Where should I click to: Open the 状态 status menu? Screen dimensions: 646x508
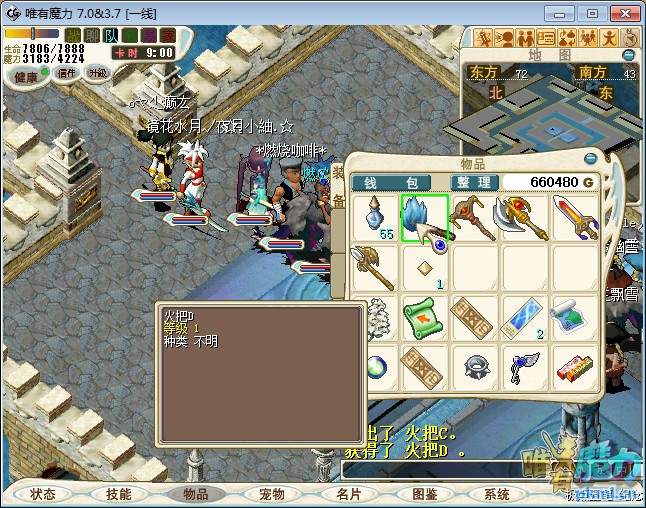43,494
